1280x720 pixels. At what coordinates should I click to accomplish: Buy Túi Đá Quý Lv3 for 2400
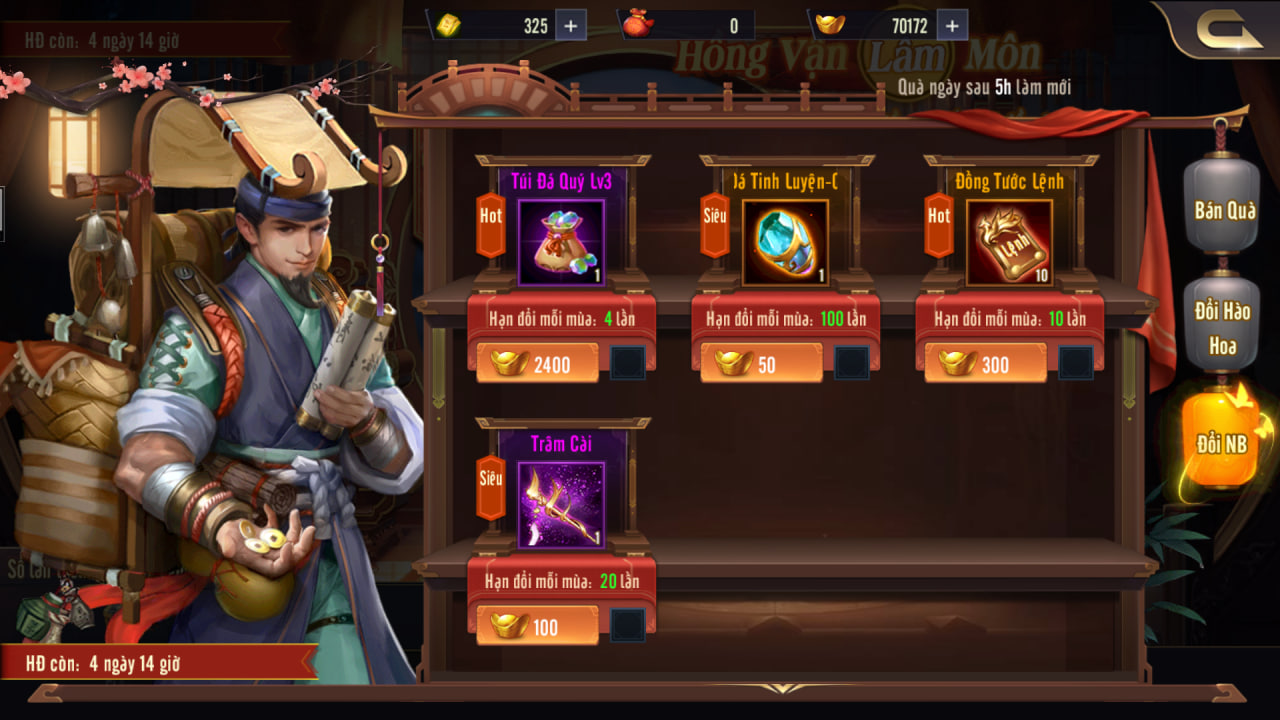point(537,364)
